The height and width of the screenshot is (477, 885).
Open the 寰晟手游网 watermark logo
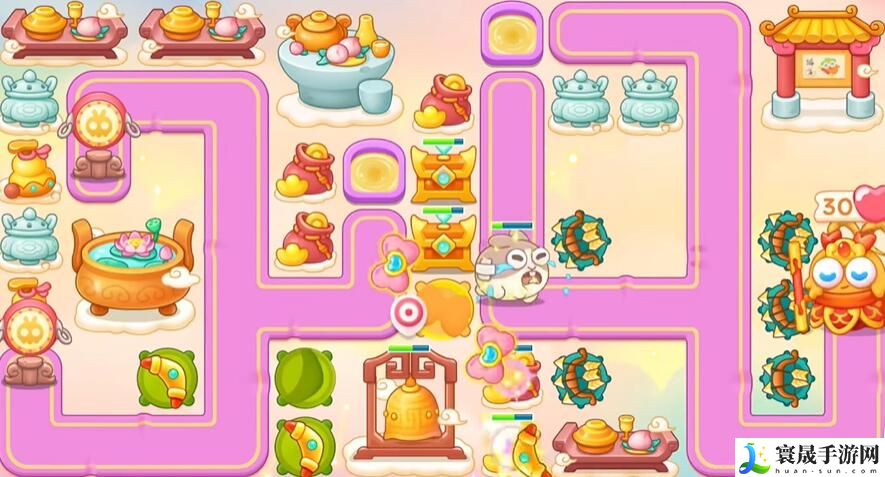809,457
